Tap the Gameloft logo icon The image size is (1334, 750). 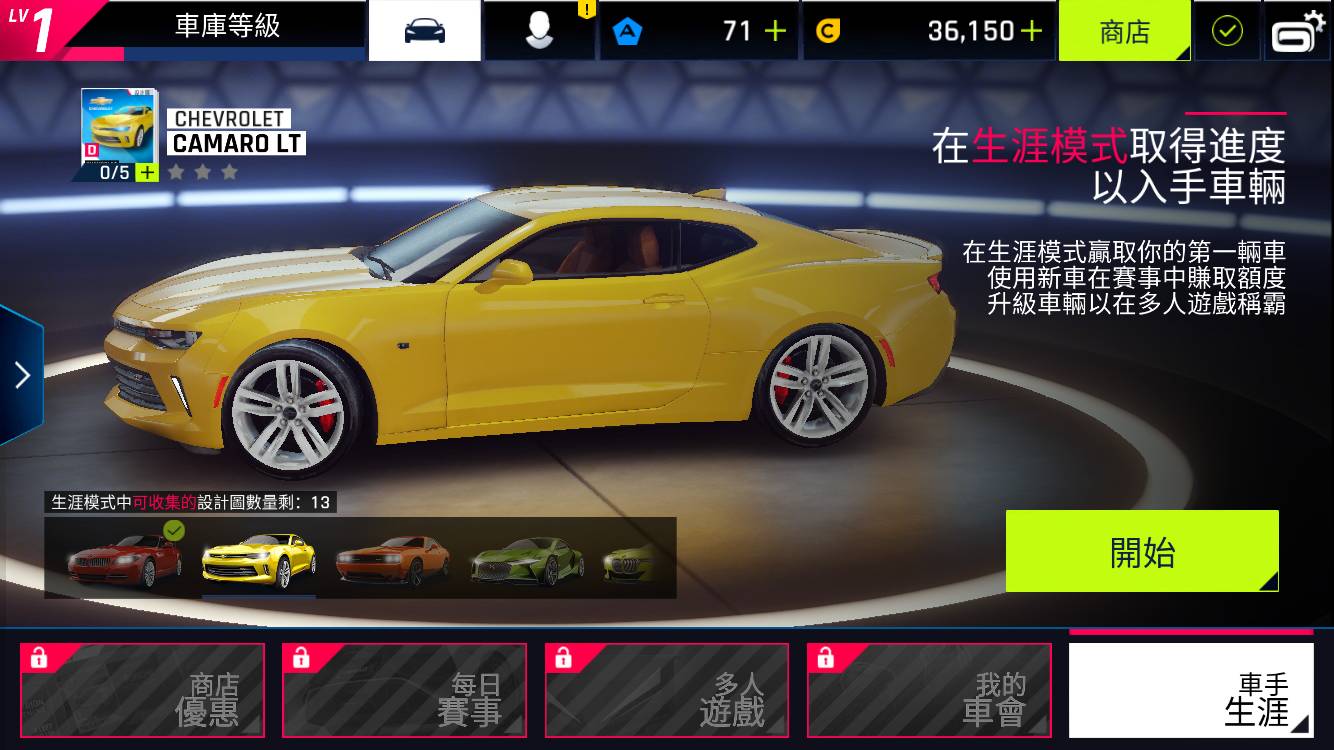1297,29
